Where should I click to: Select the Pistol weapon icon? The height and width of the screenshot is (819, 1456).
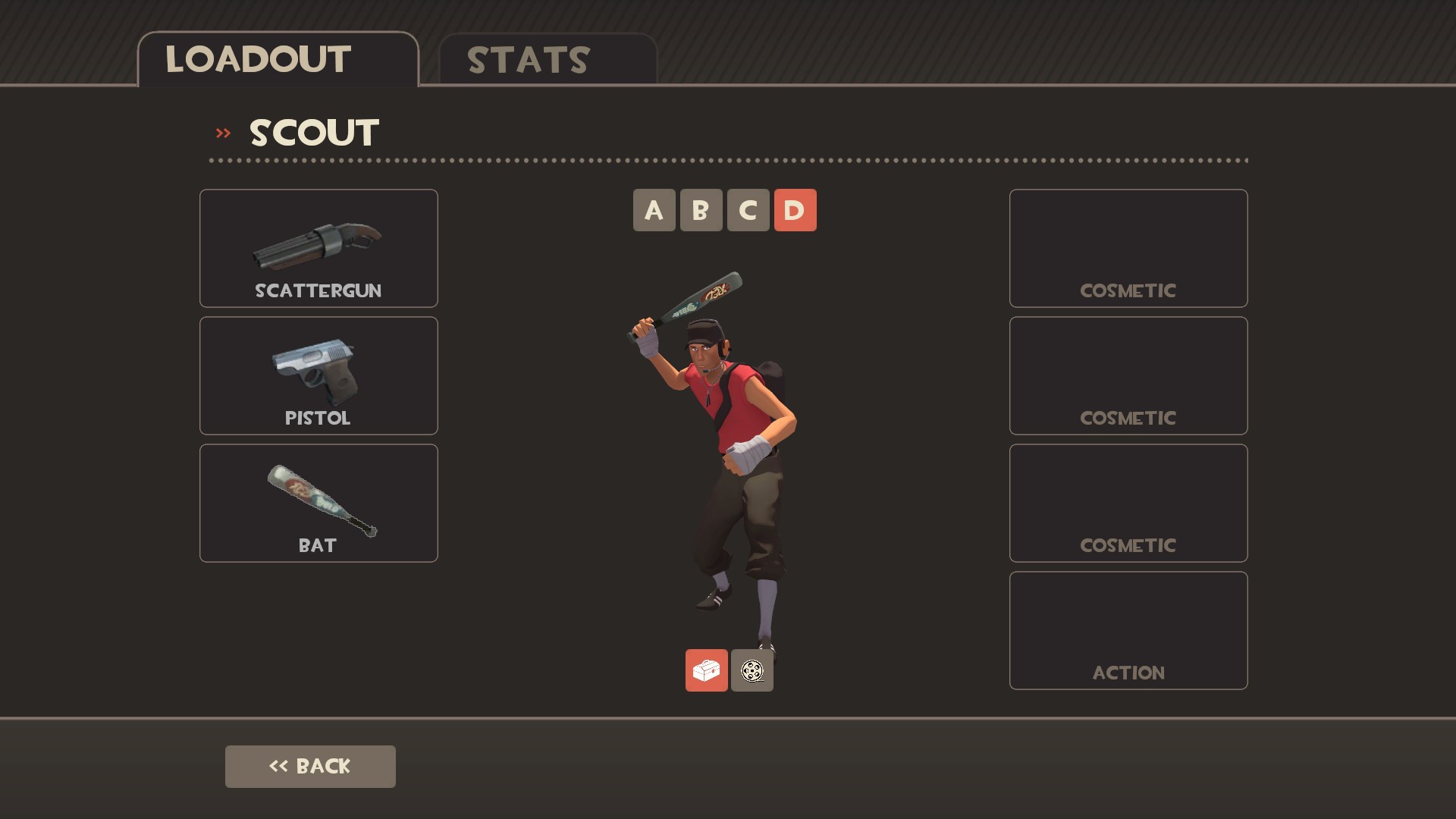pos(318,375)
